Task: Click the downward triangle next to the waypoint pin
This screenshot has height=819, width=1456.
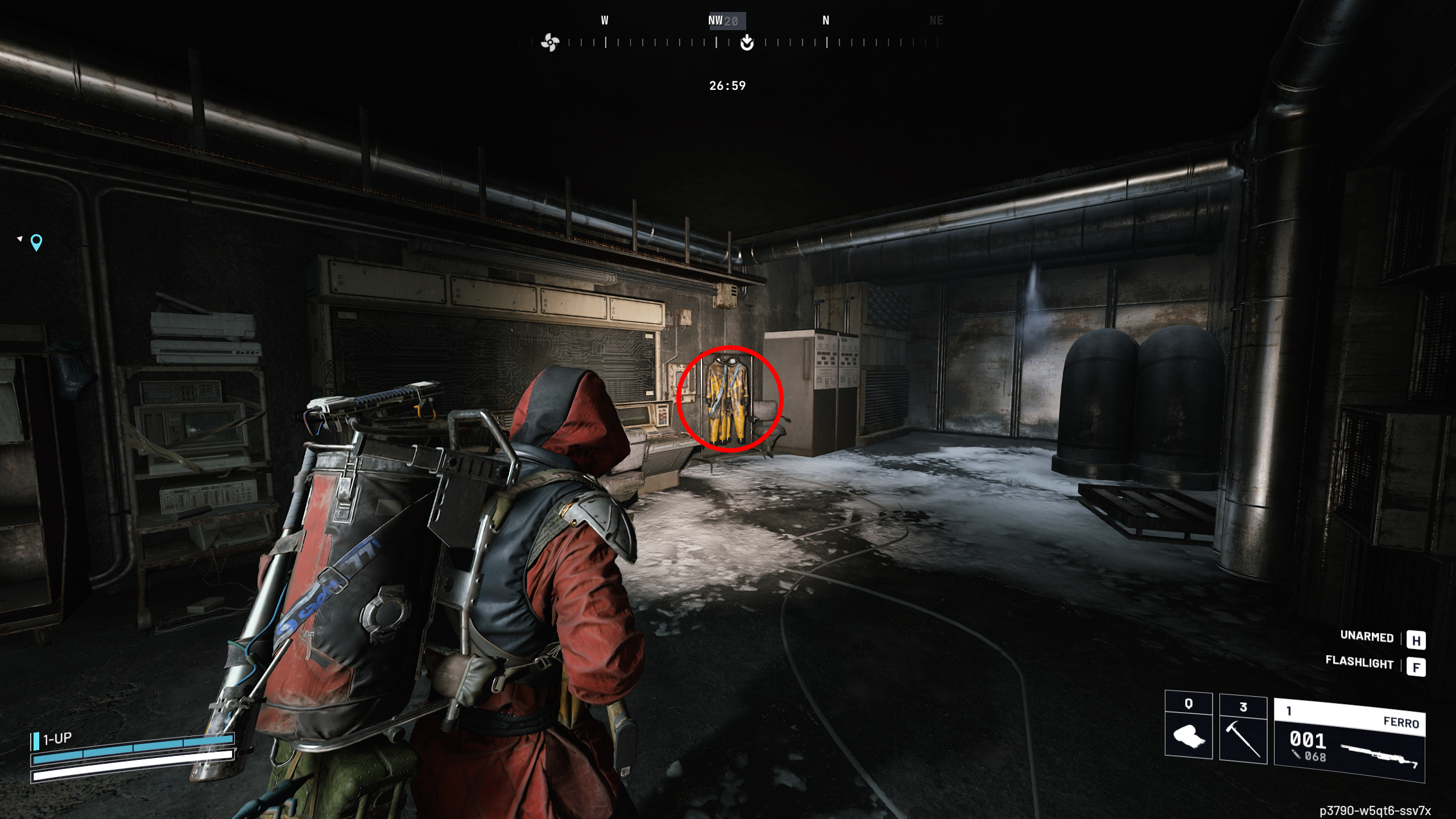Action: pyautogui.click(x=20, y=238)
